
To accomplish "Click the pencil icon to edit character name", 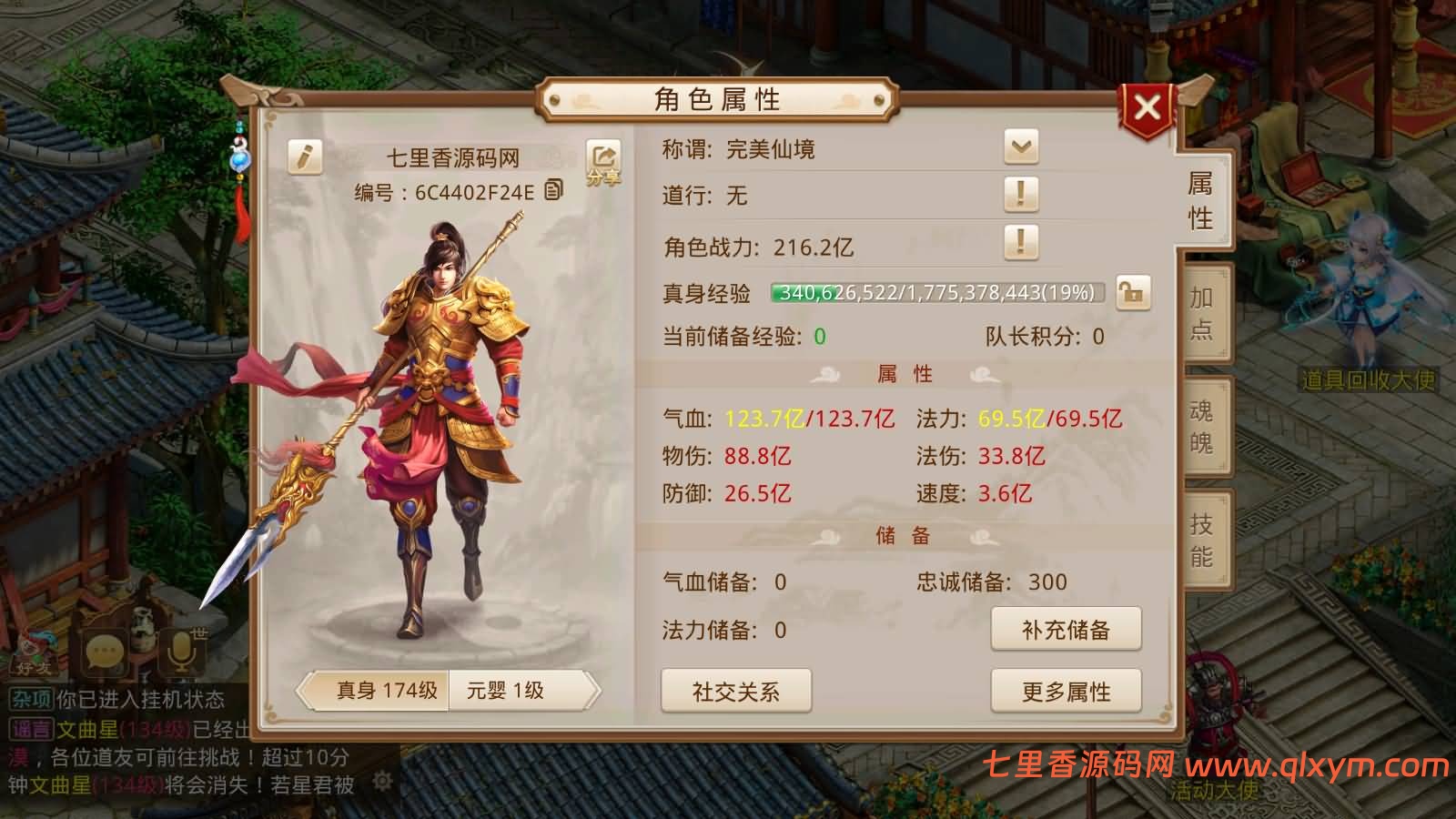I will point(304,155).
